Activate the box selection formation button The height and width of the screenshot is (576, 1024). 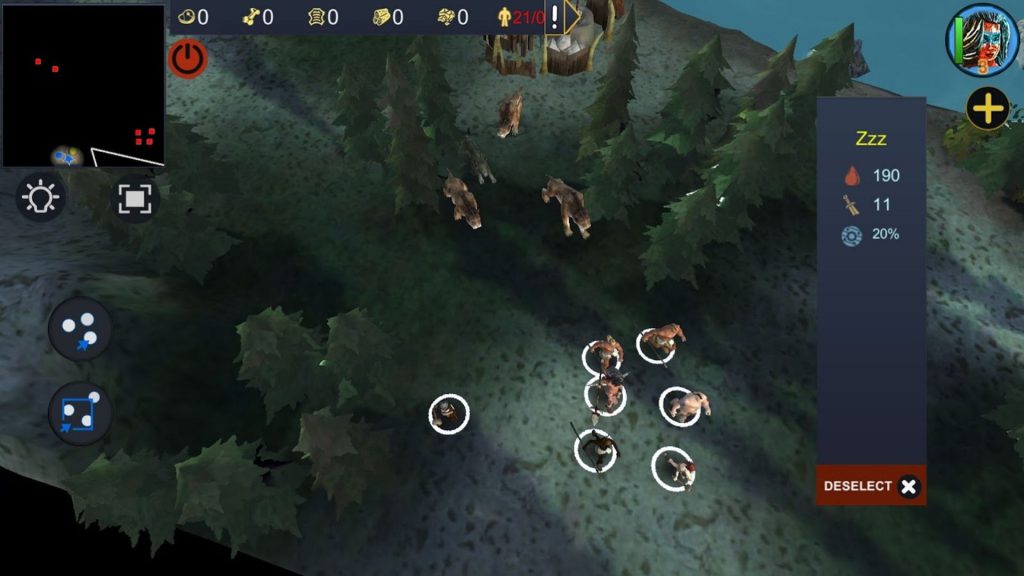80,413
